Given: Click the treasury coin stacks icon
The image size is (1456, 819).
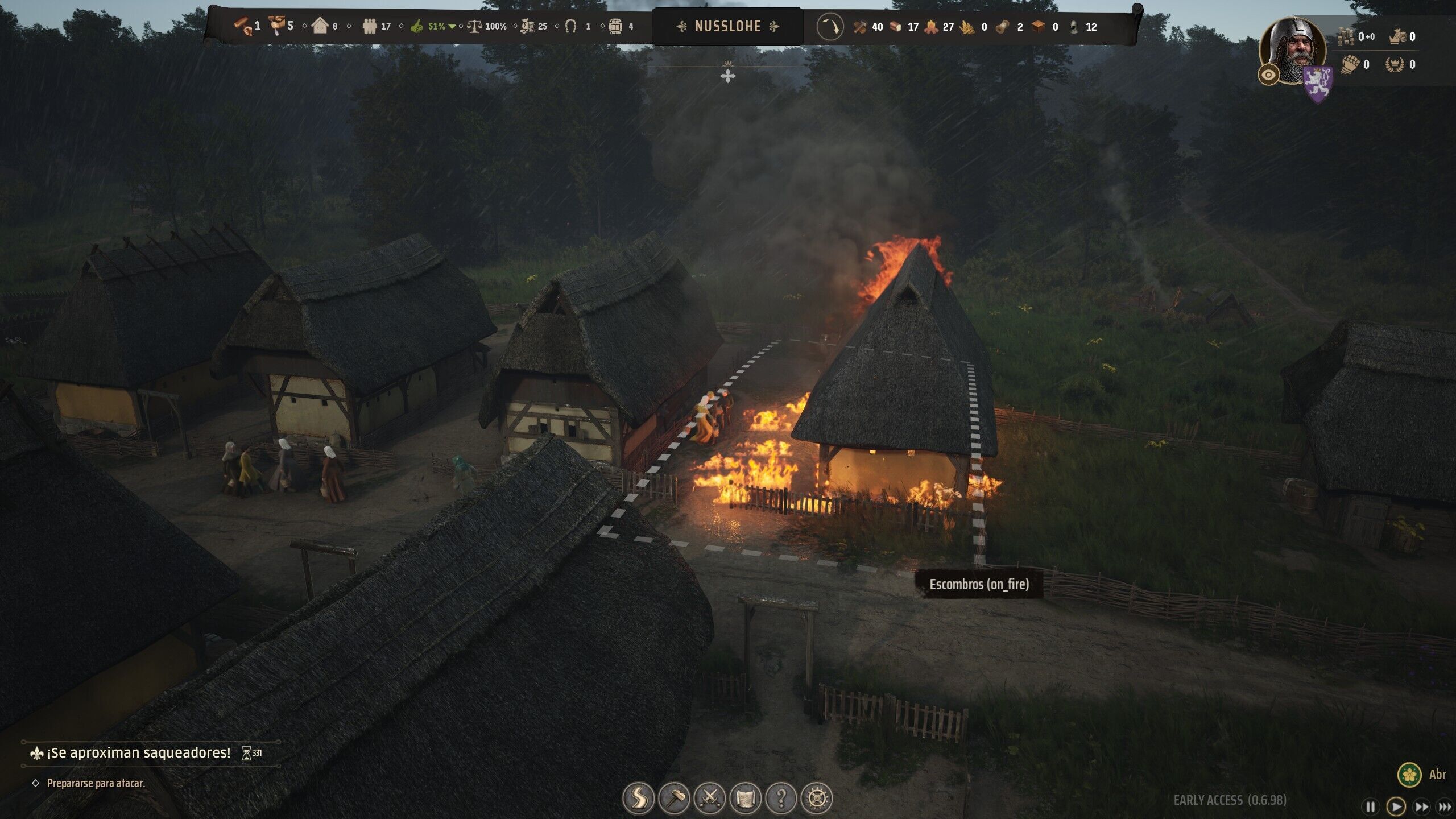Looking at the screenshot, I should click(1346, 37).
